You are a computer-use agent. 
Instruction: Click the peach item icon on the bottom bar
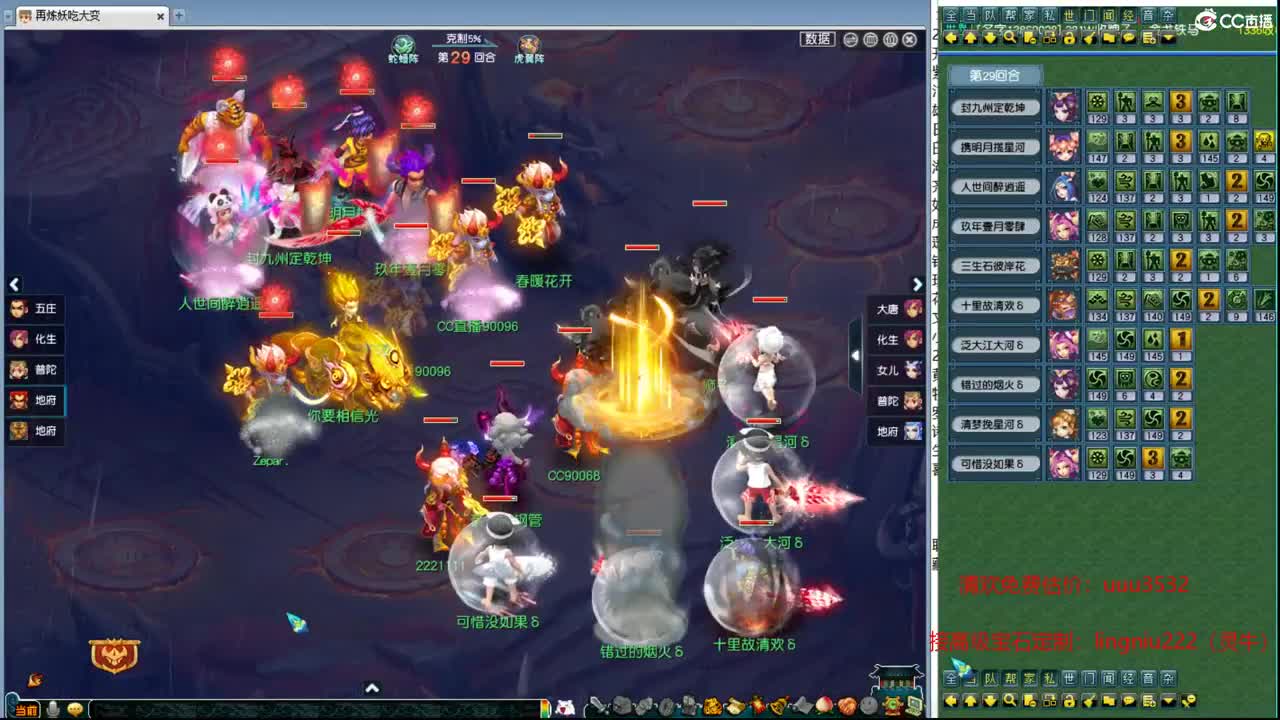(x=826, y=706)
